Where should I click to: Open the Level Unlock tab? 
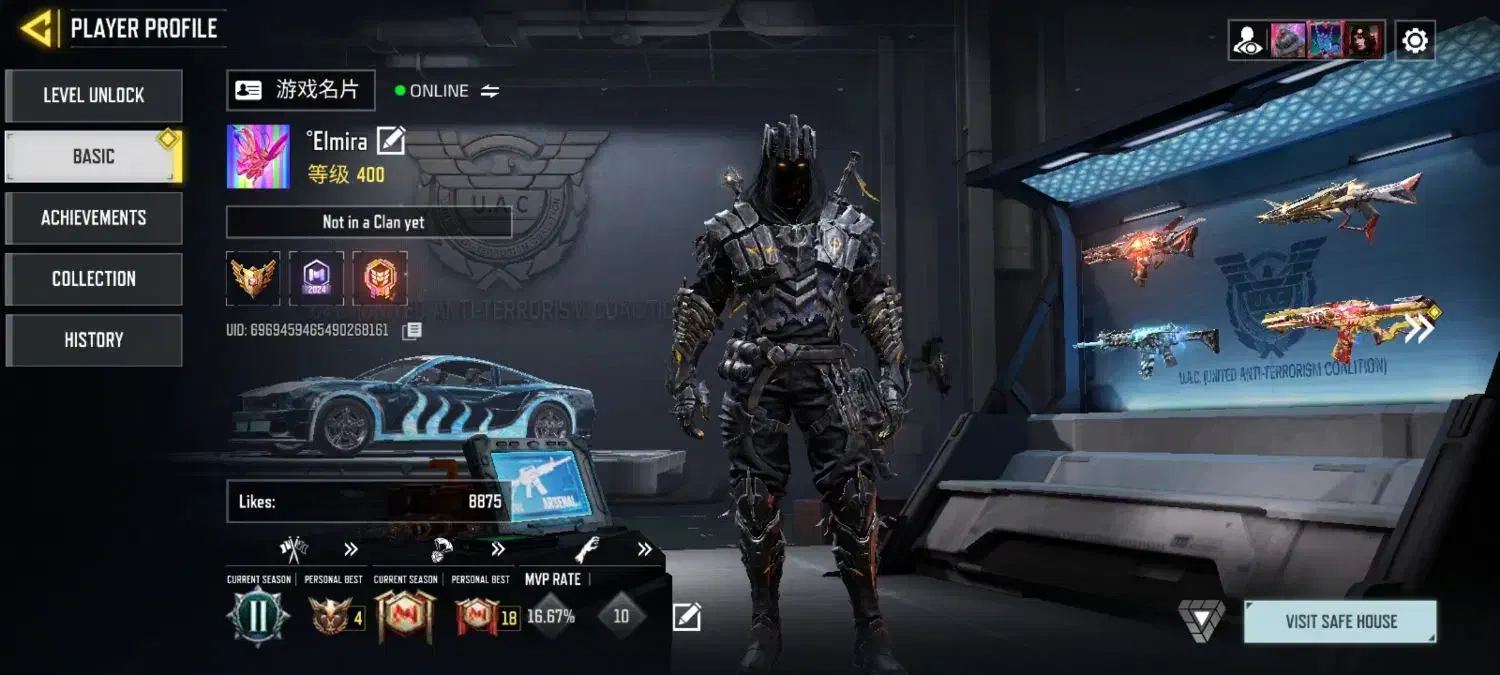tap(94, 96)
